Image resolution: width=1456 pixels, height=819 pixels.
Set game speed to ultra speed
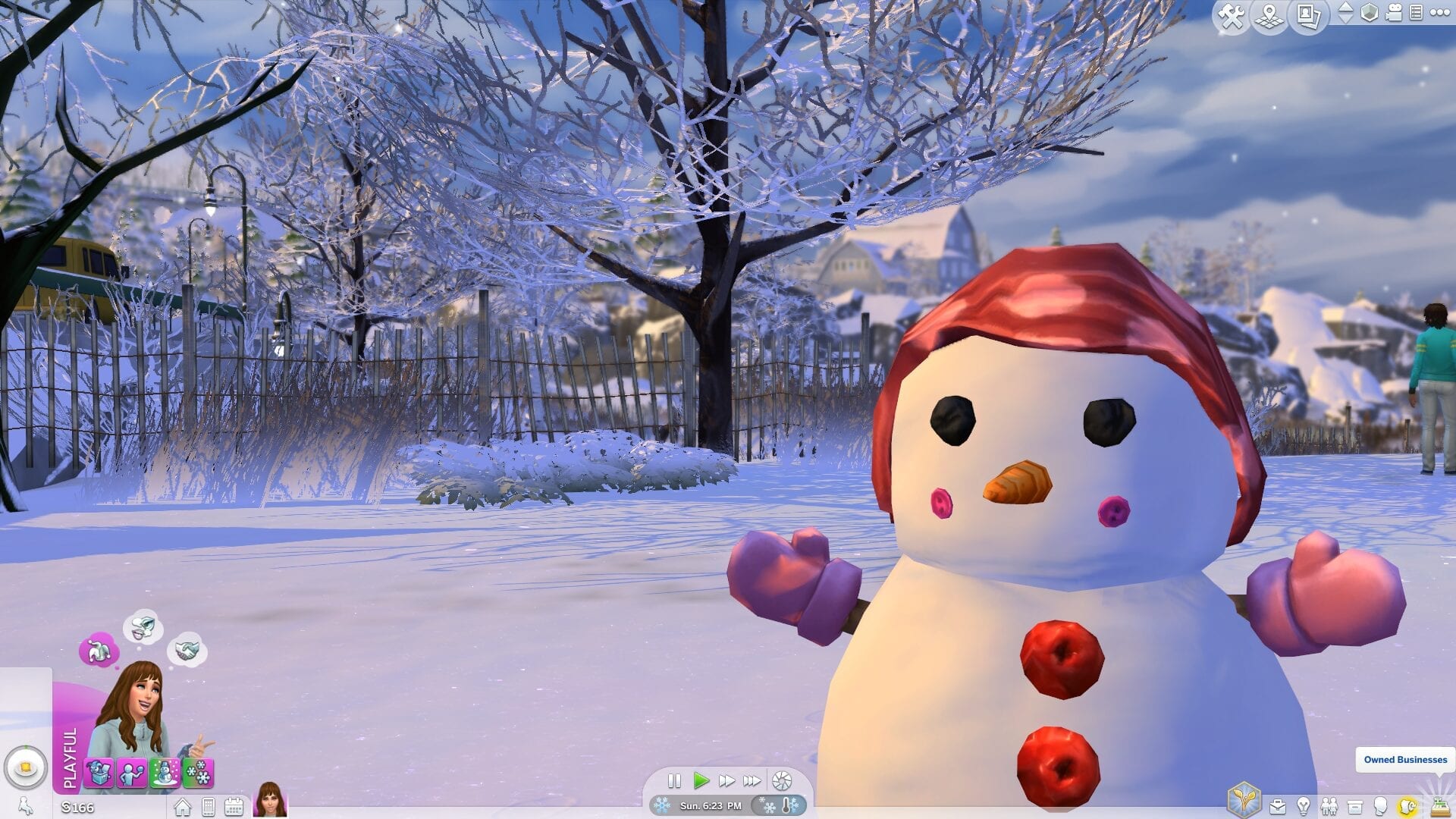pyautogui.click(x=752, y=780)
